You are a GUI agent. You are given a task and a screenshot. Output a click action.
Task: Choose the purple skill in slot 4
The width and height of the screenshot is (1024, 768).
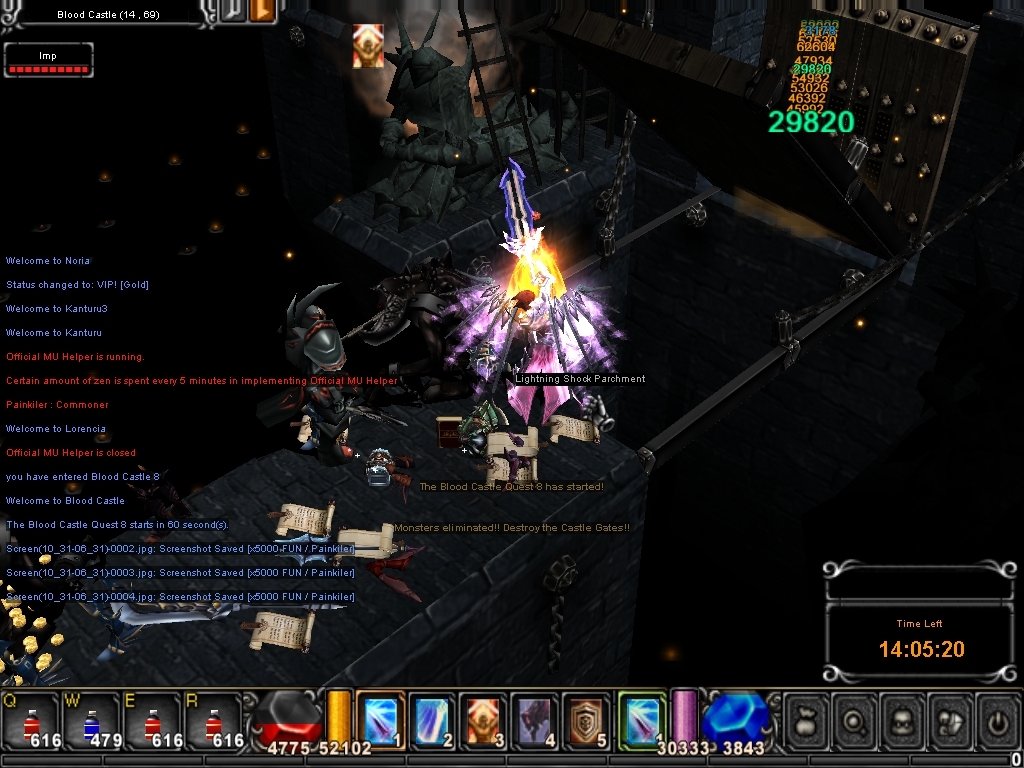(536, 720)
